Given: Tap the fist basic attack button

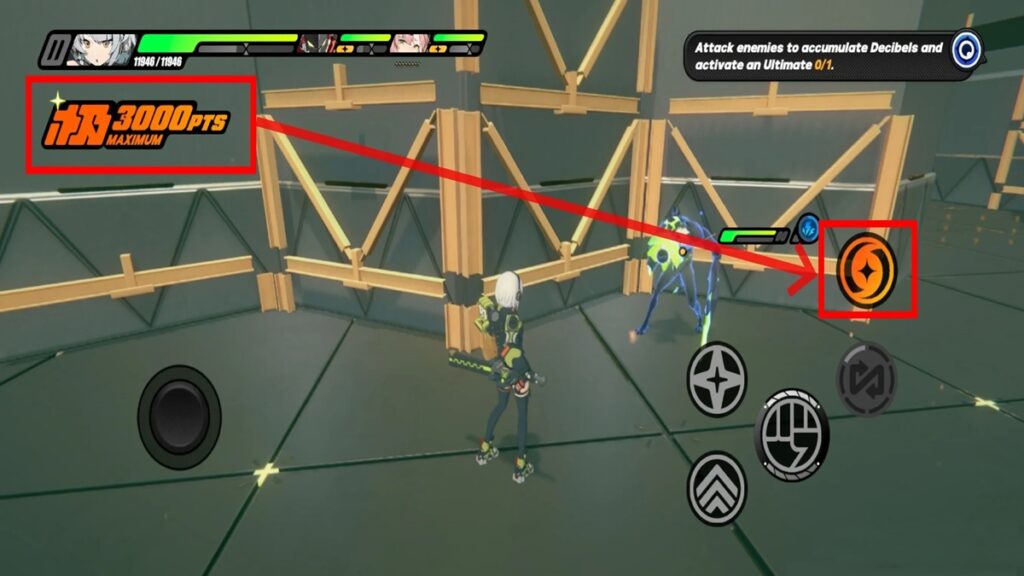Looking at the screenshot, I should tap(791, 434).
